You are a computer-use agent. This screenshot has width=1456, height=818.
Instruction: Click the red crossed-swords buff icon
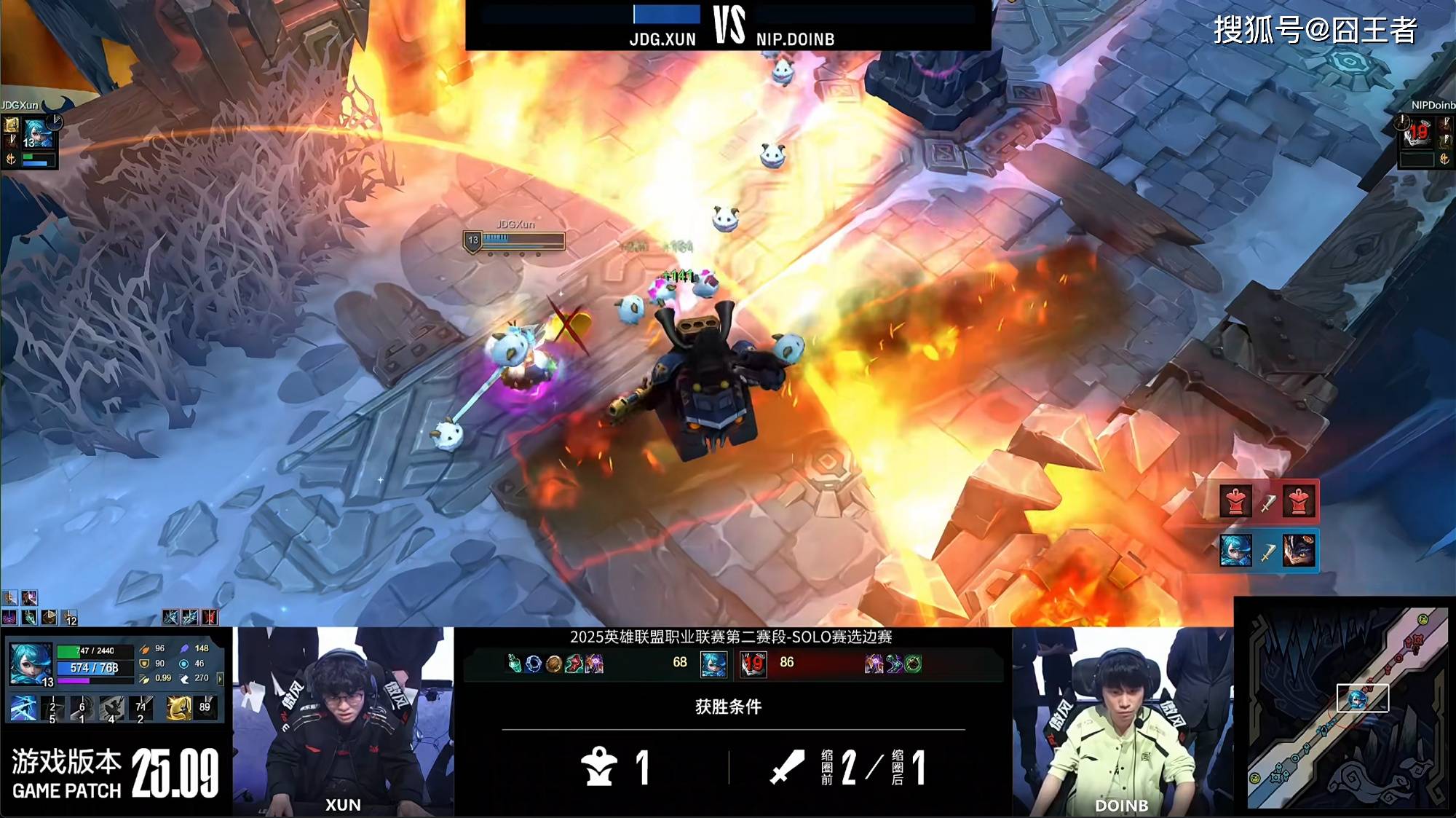pyautogui.click(x=209, y=618)
